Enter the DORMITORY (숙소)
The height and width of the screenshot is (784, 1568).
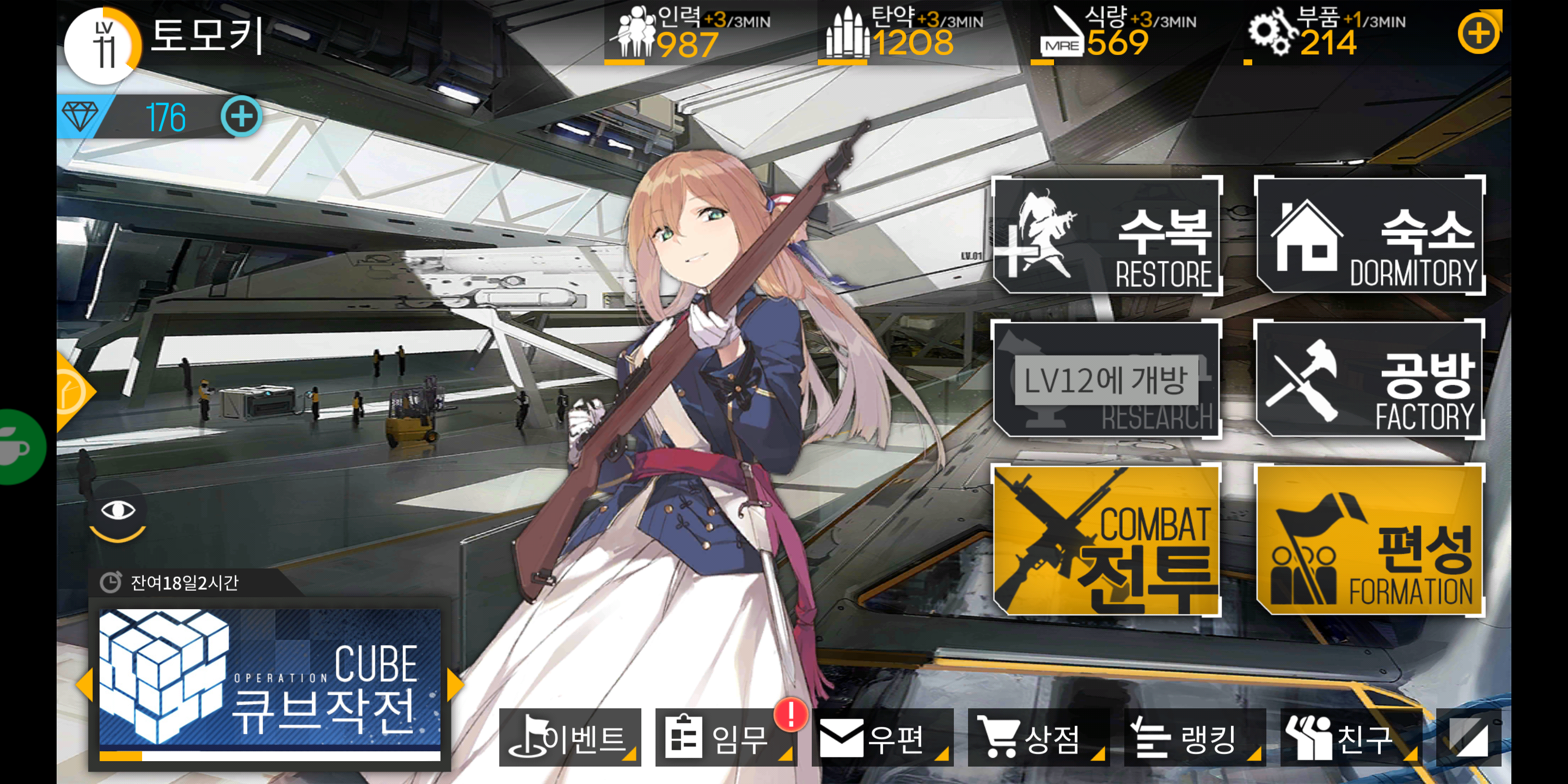point(1370,236)
